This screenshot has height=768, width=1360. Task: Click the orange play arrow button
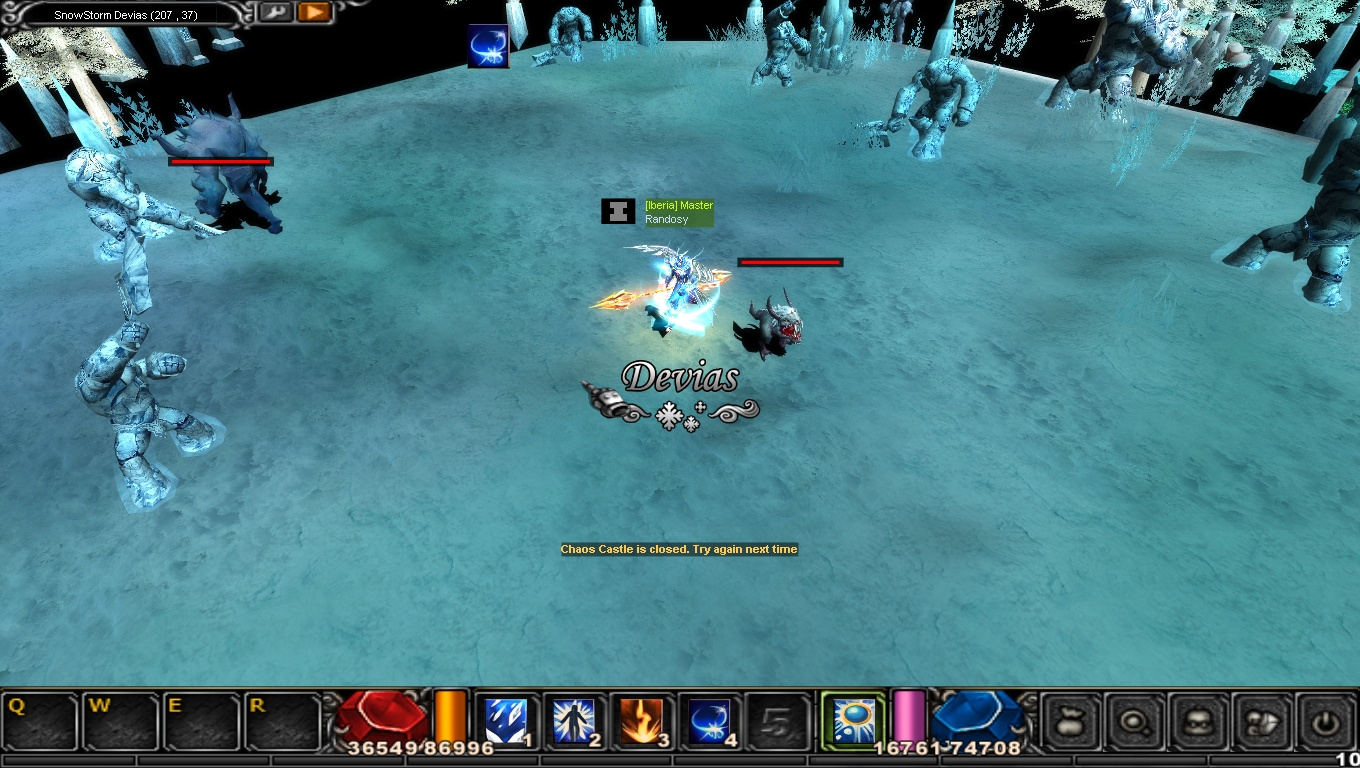pos(313,12)
